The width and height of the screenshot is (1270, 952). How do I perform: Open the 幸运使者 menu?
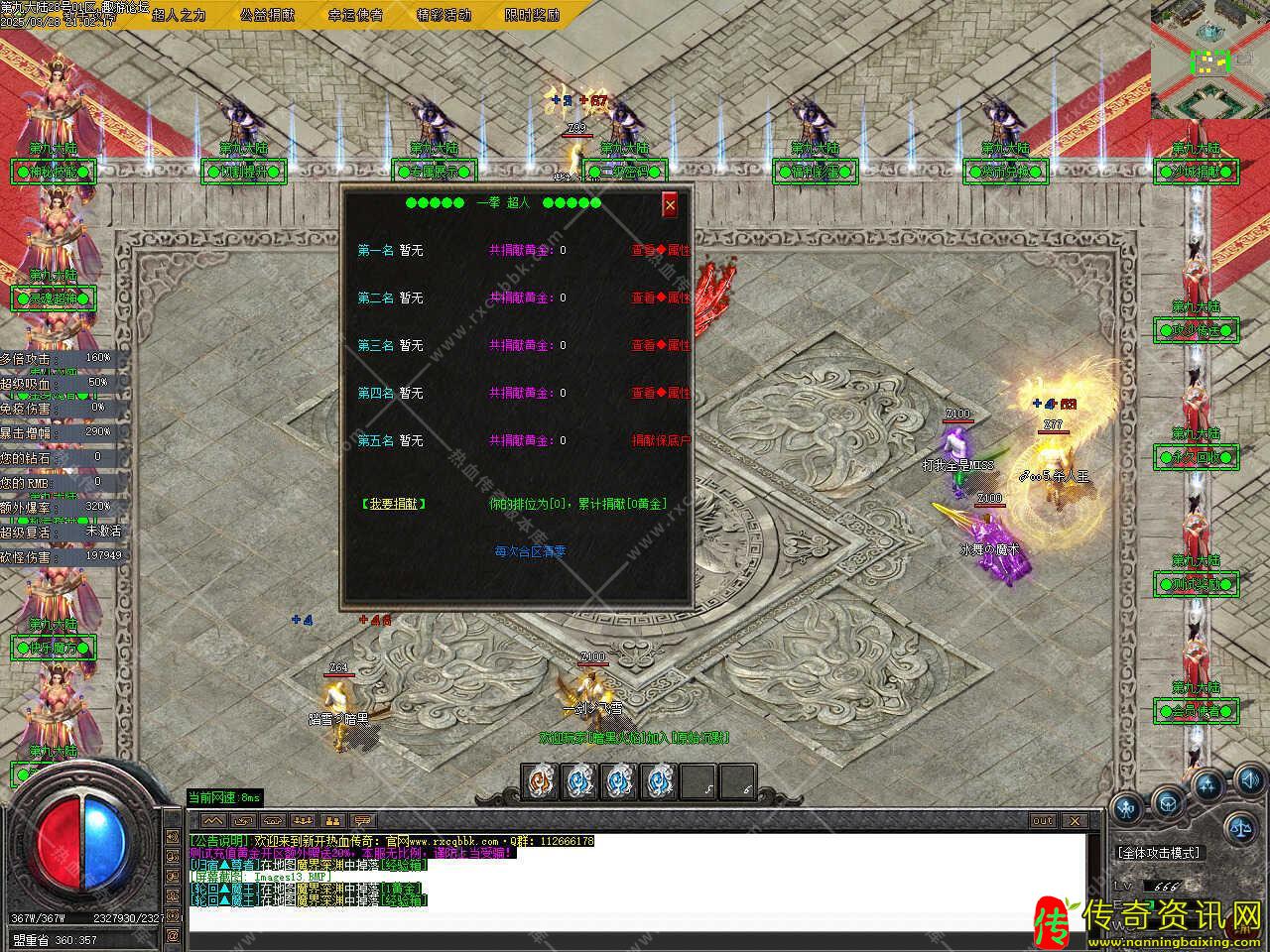355,15
